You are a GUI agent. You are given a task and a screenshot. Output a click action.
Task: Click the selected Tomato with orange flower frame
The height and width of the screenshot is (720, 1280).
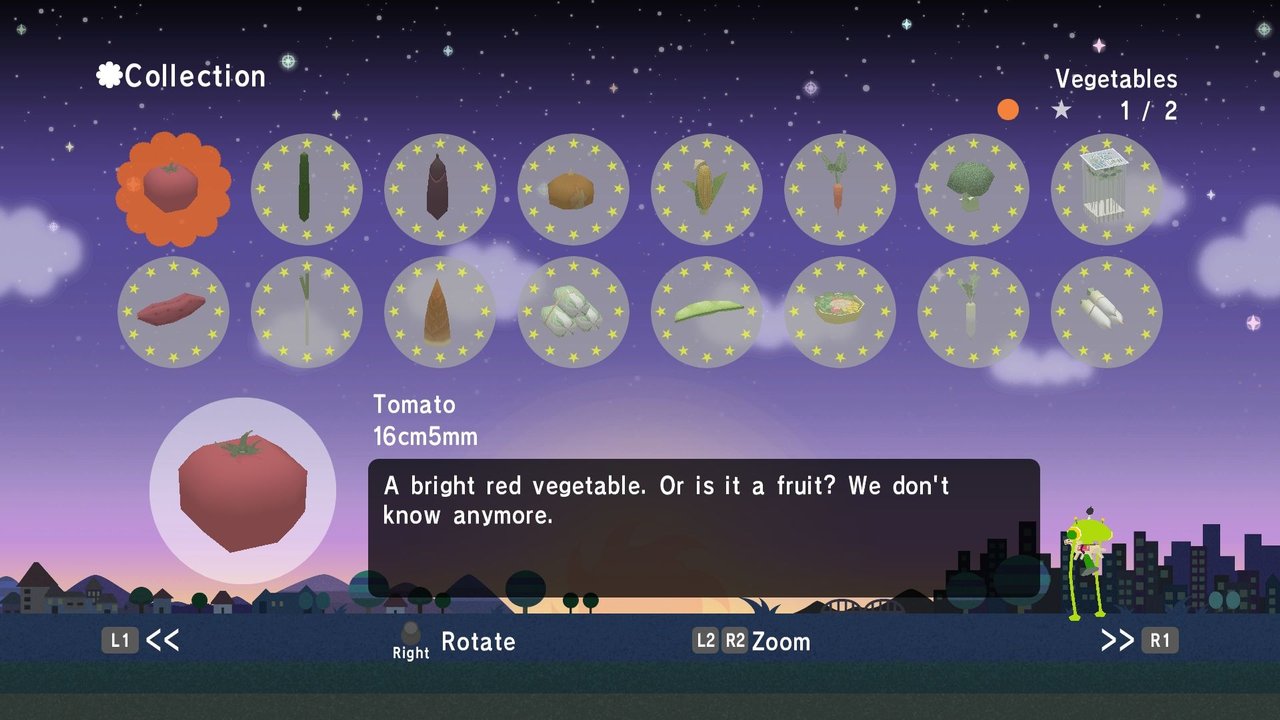[173, 188]
